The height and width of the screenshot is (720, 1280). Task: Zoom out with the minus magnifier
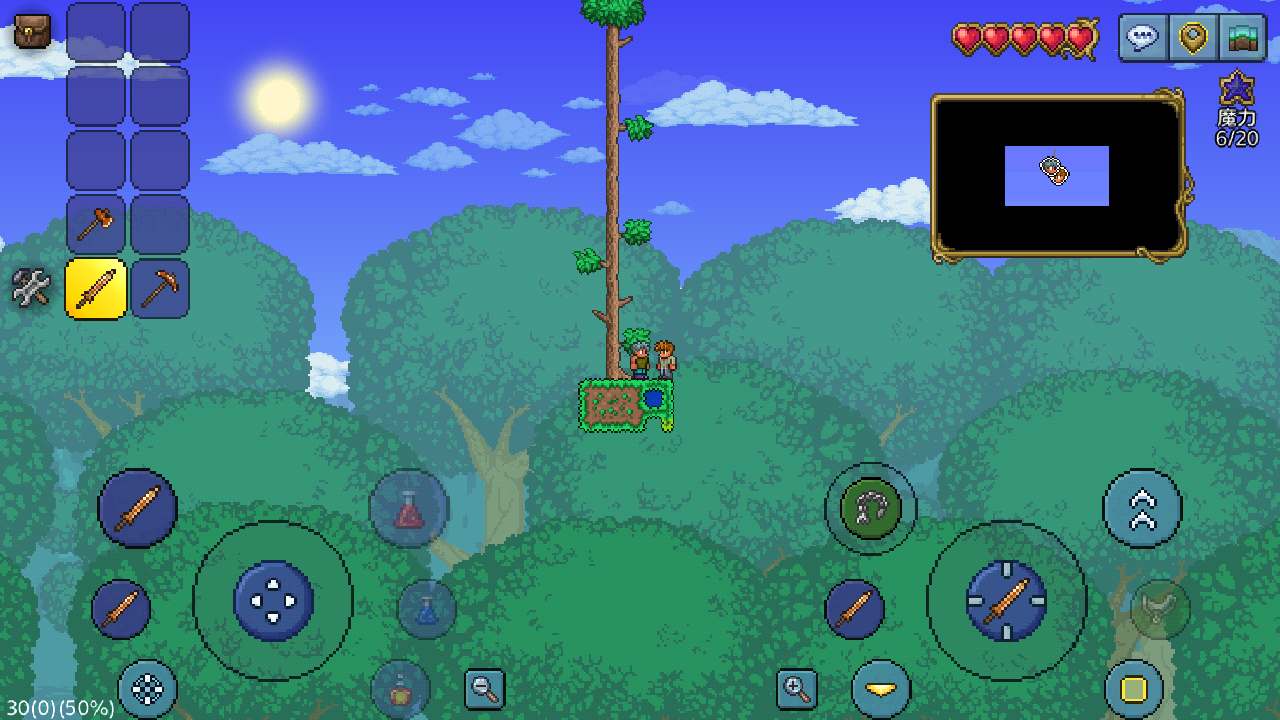pos(485,689)
